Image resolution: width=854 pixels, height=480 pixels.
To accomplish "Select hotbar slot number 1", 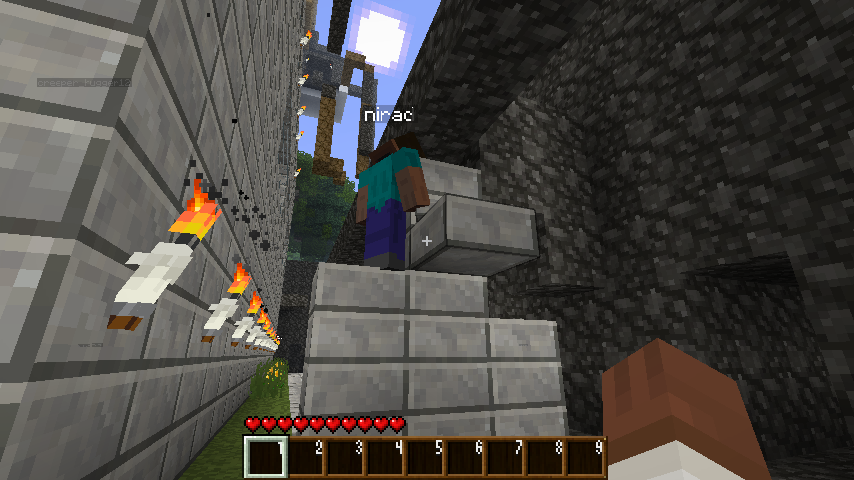I will pos(265,458).
